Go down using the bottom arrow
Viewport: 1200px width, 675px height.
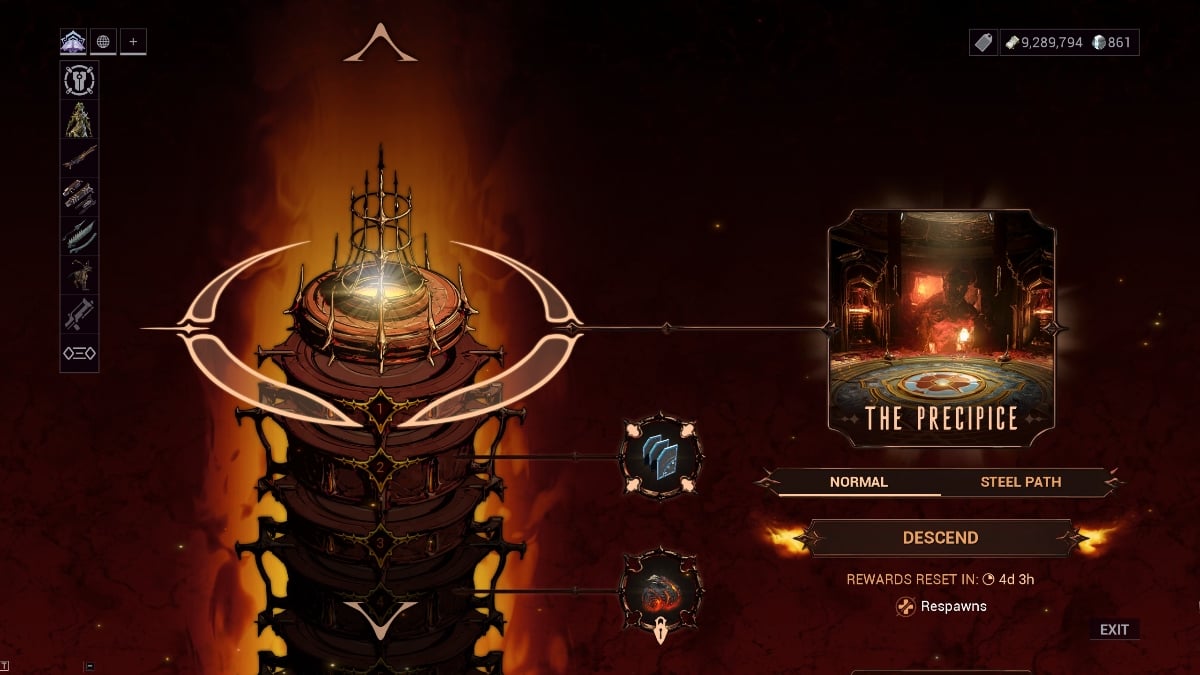click(380, 619)
